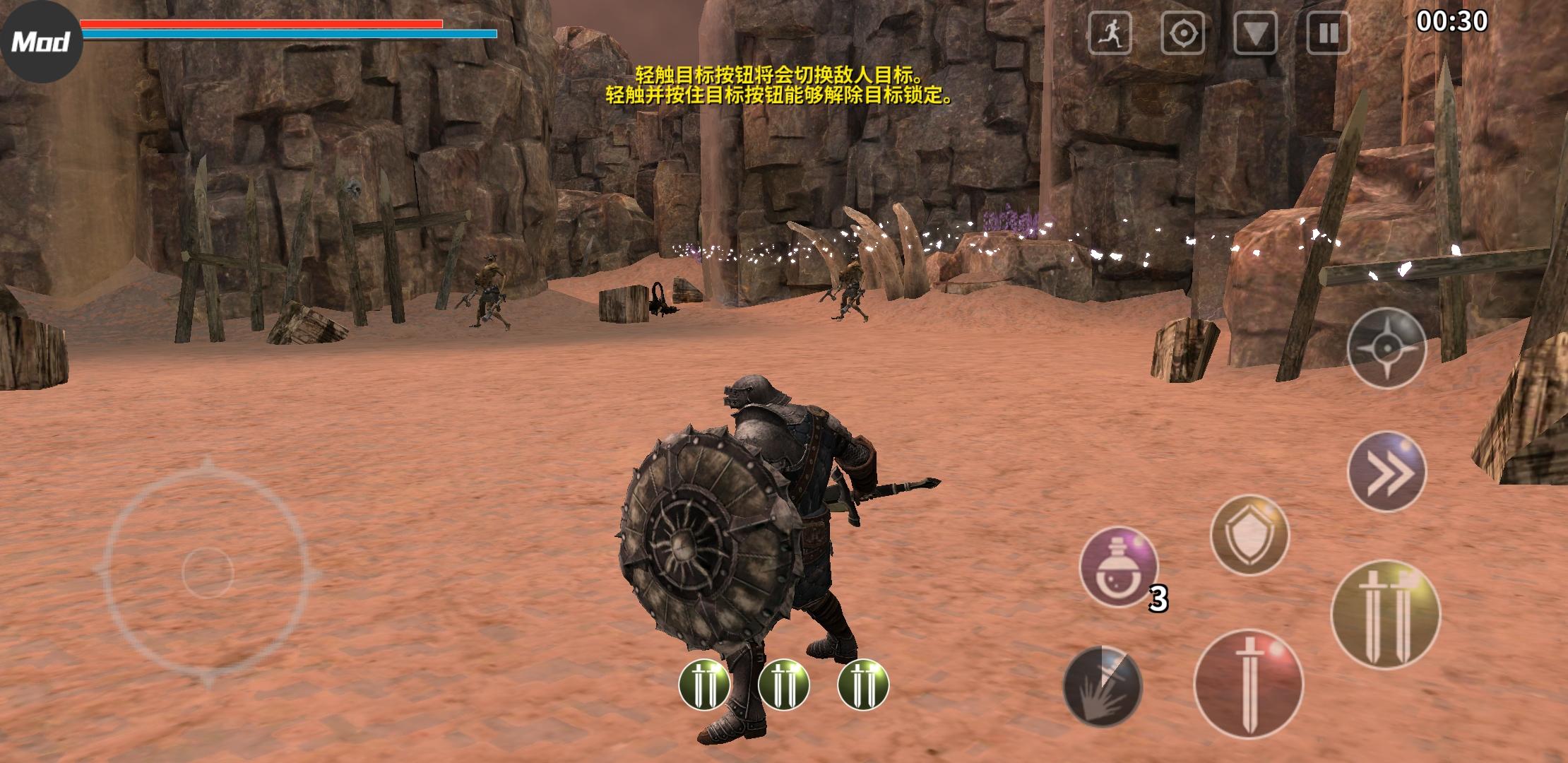Tap the virtual movement joystick center
This screenshot has height=763, width=1568.
[208, 572]
